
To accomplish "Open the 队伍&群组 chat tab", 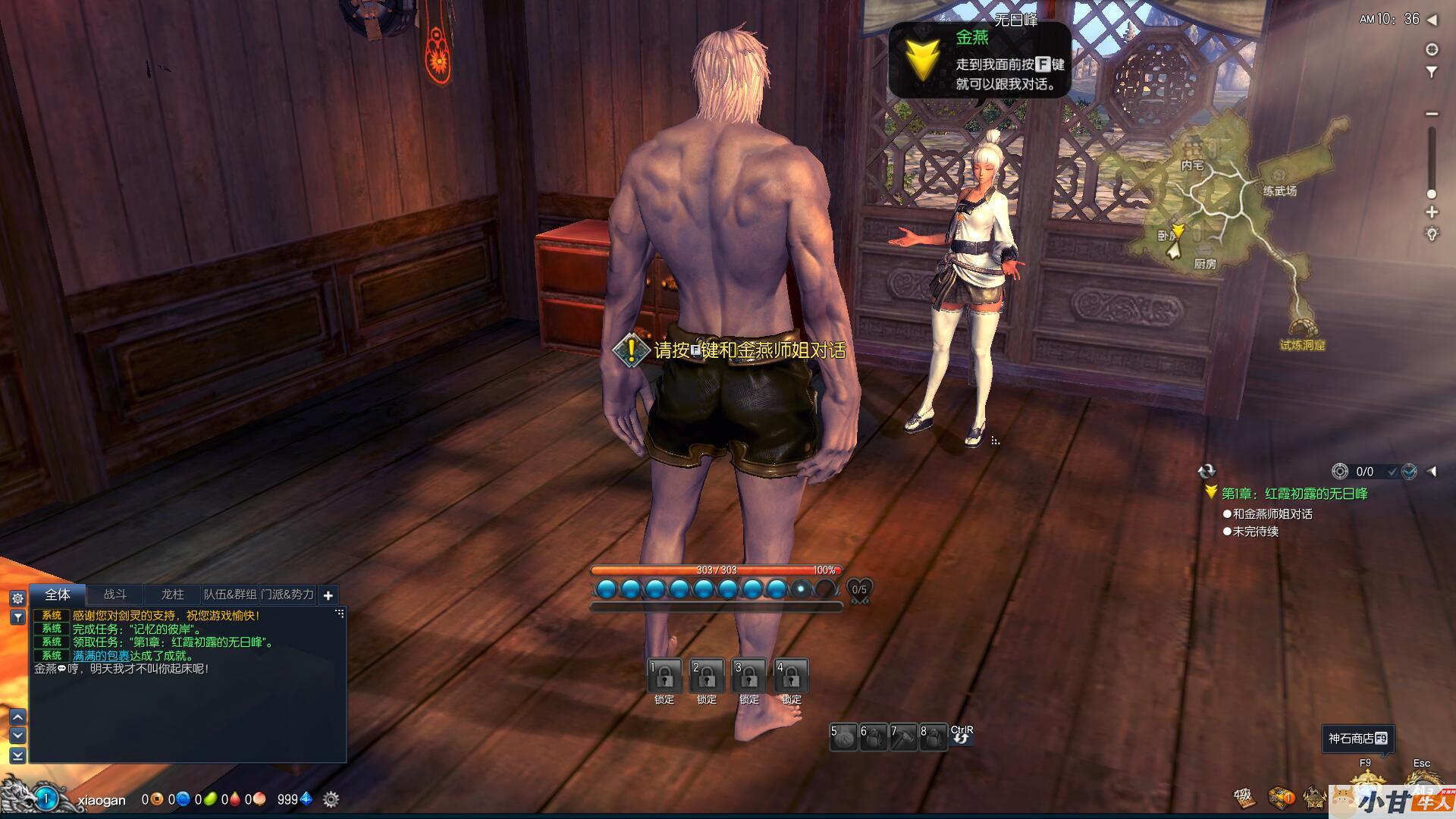I will click(x=231, y=595).
